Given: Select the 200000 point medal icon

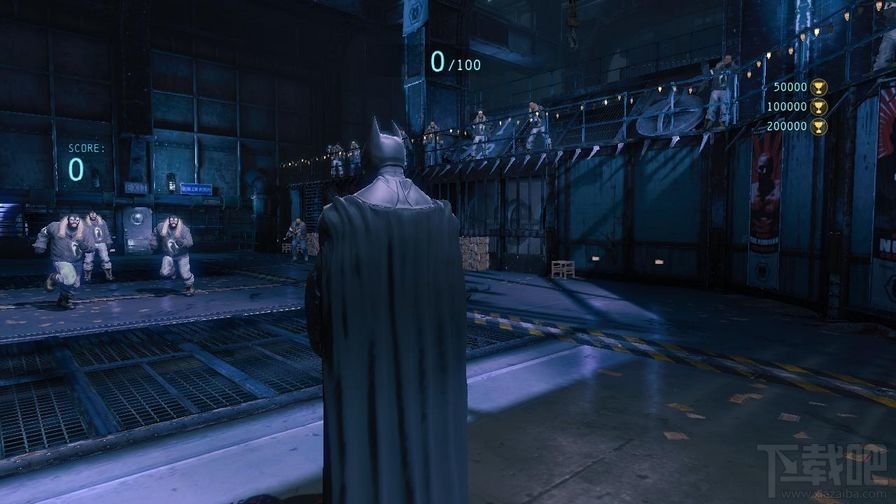Looking at the screenshot, I should 818,126.
